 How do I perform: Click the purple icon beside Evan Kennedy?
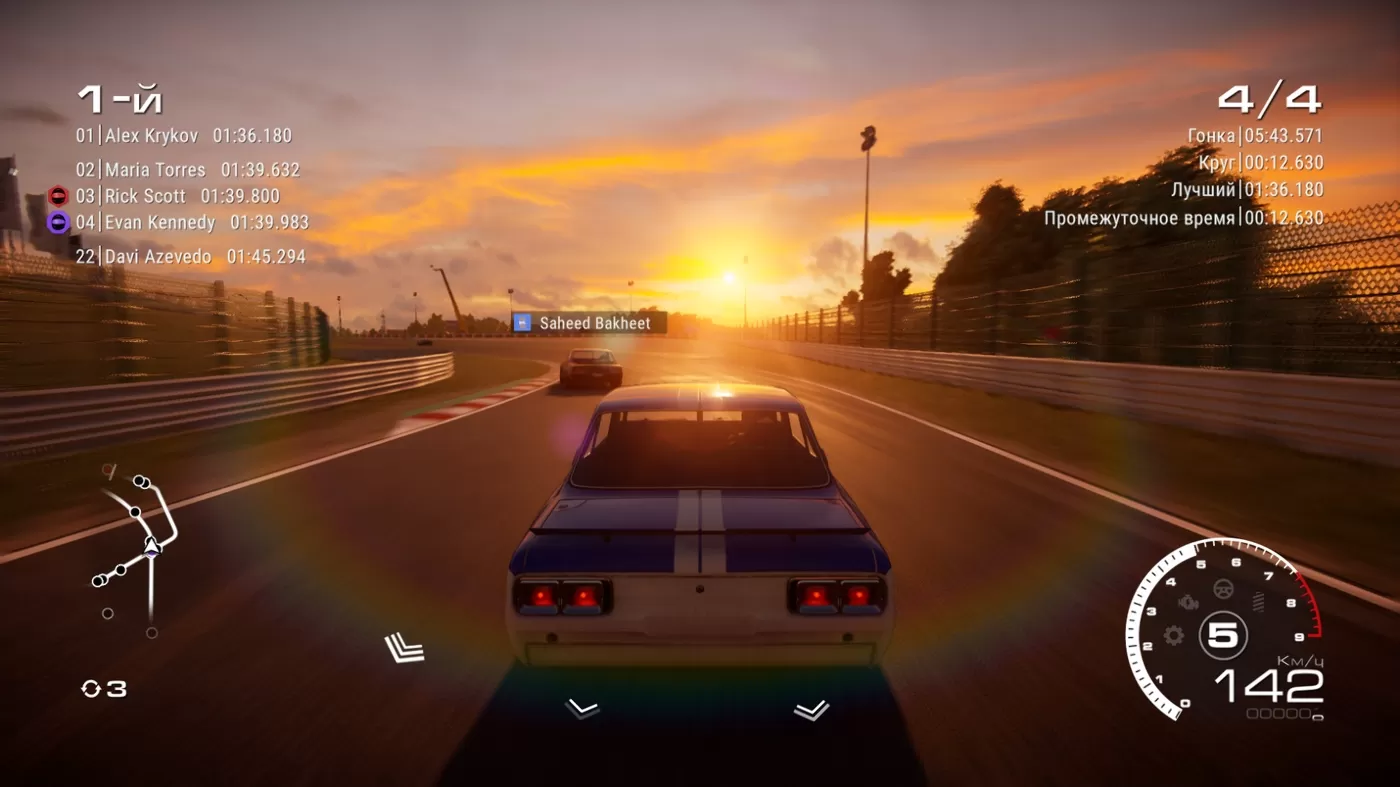pyautogui.click(x=58, y=222)
